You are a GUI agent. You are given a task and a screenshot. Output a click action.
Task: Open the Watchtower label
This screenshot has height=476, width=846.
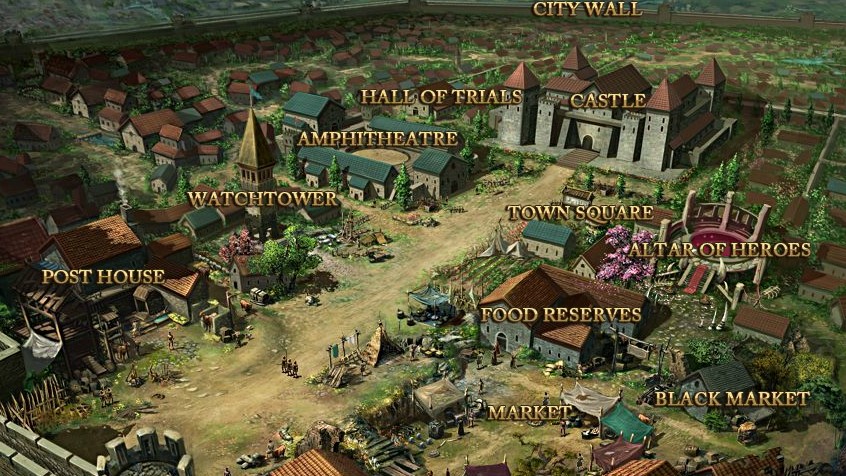point(262,198)
